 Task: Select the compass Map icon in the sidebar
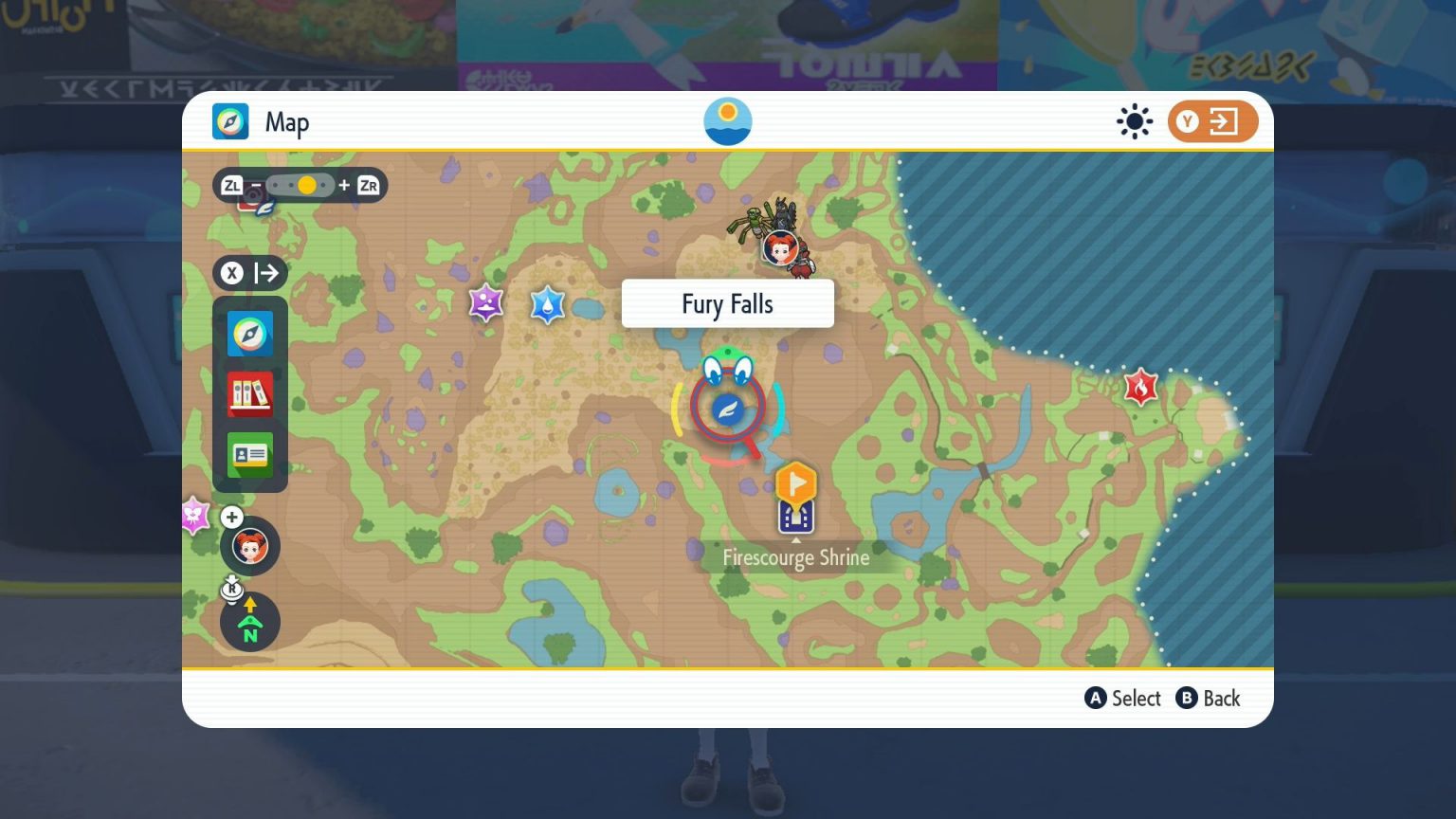click(x=249, y=334)
